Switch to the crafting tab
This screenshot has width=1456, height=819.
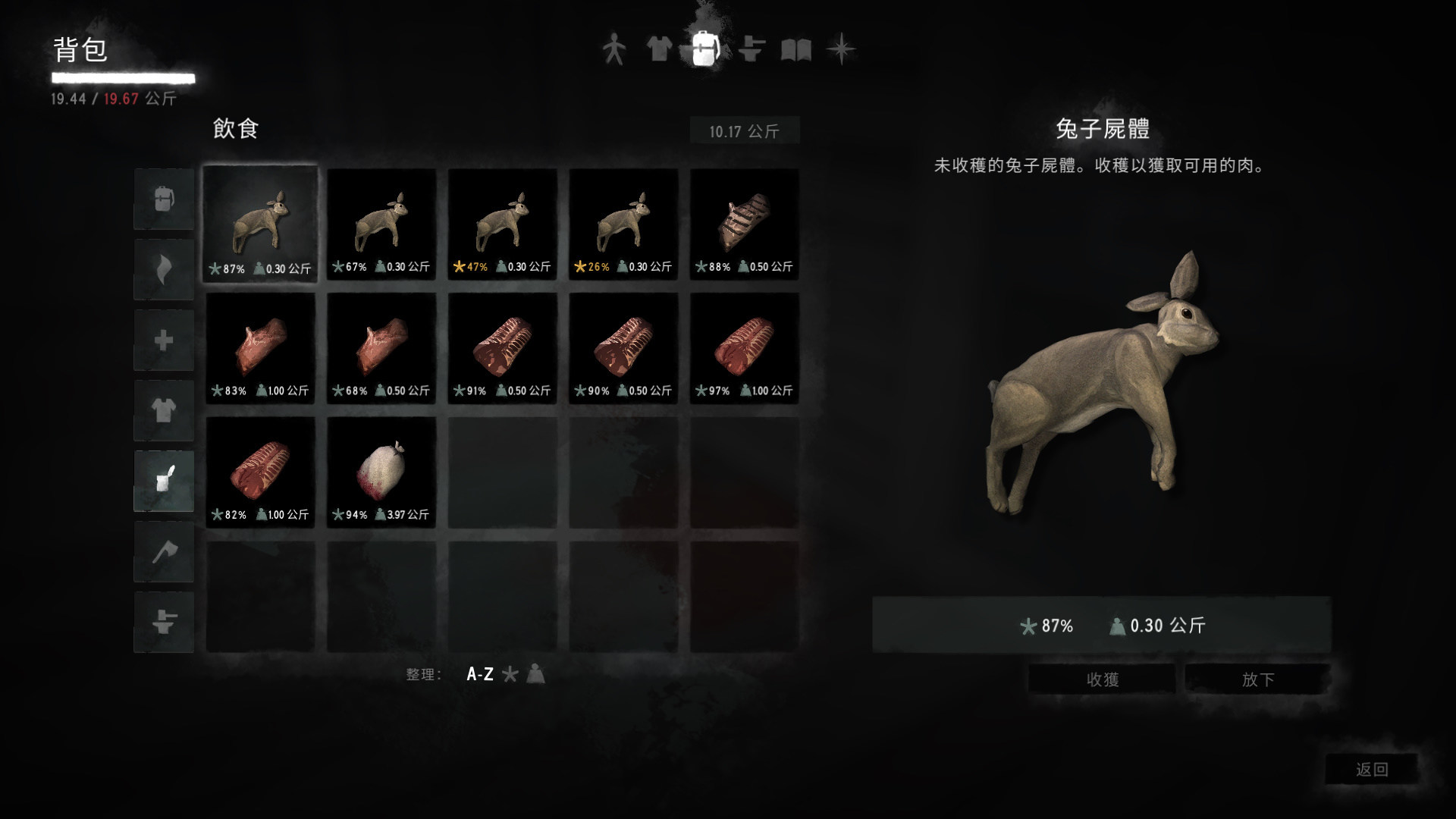(752, 50)
